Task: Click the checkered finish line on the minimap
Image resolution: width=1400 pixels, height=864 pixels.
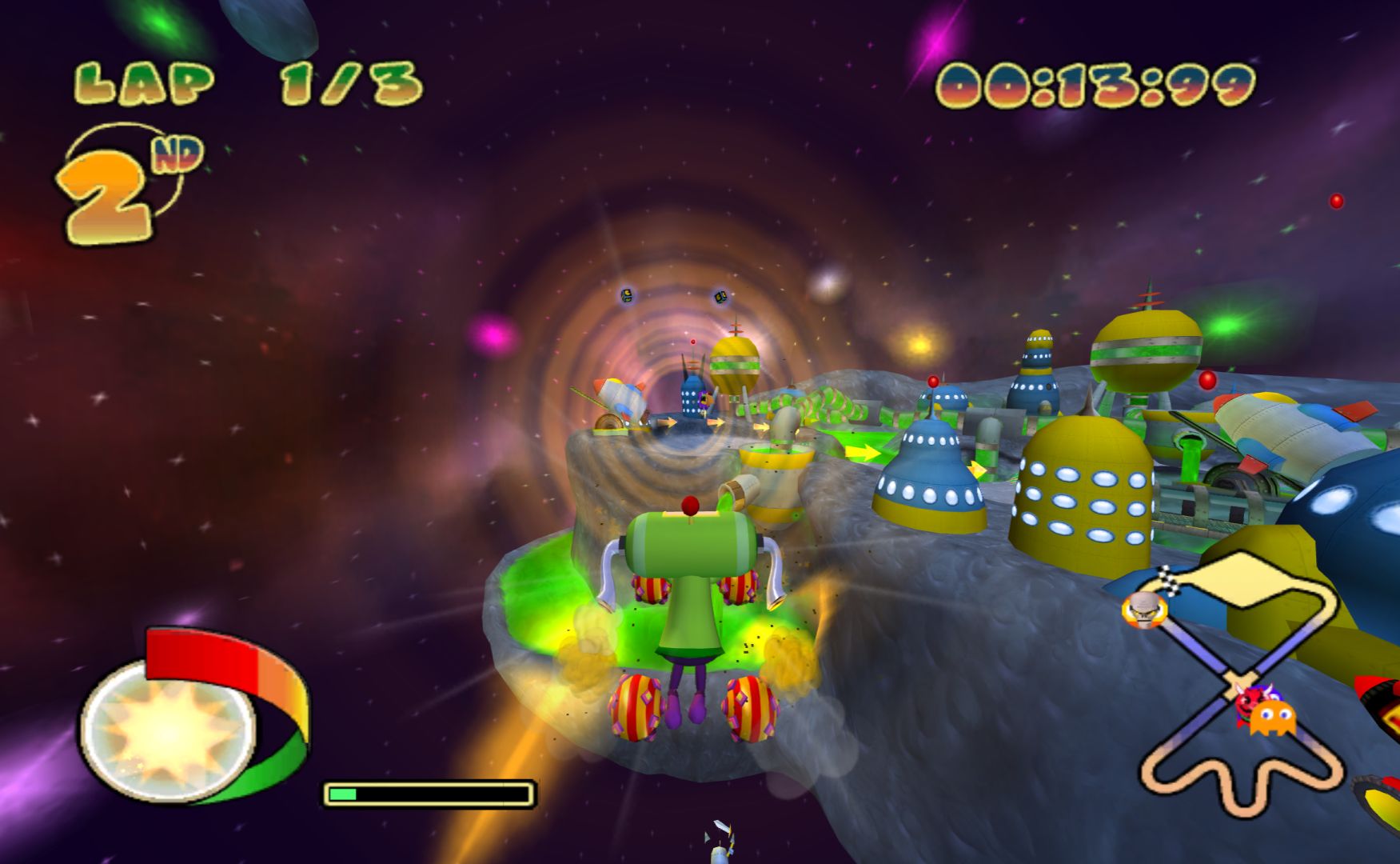Action: (x=1170, y=581)
